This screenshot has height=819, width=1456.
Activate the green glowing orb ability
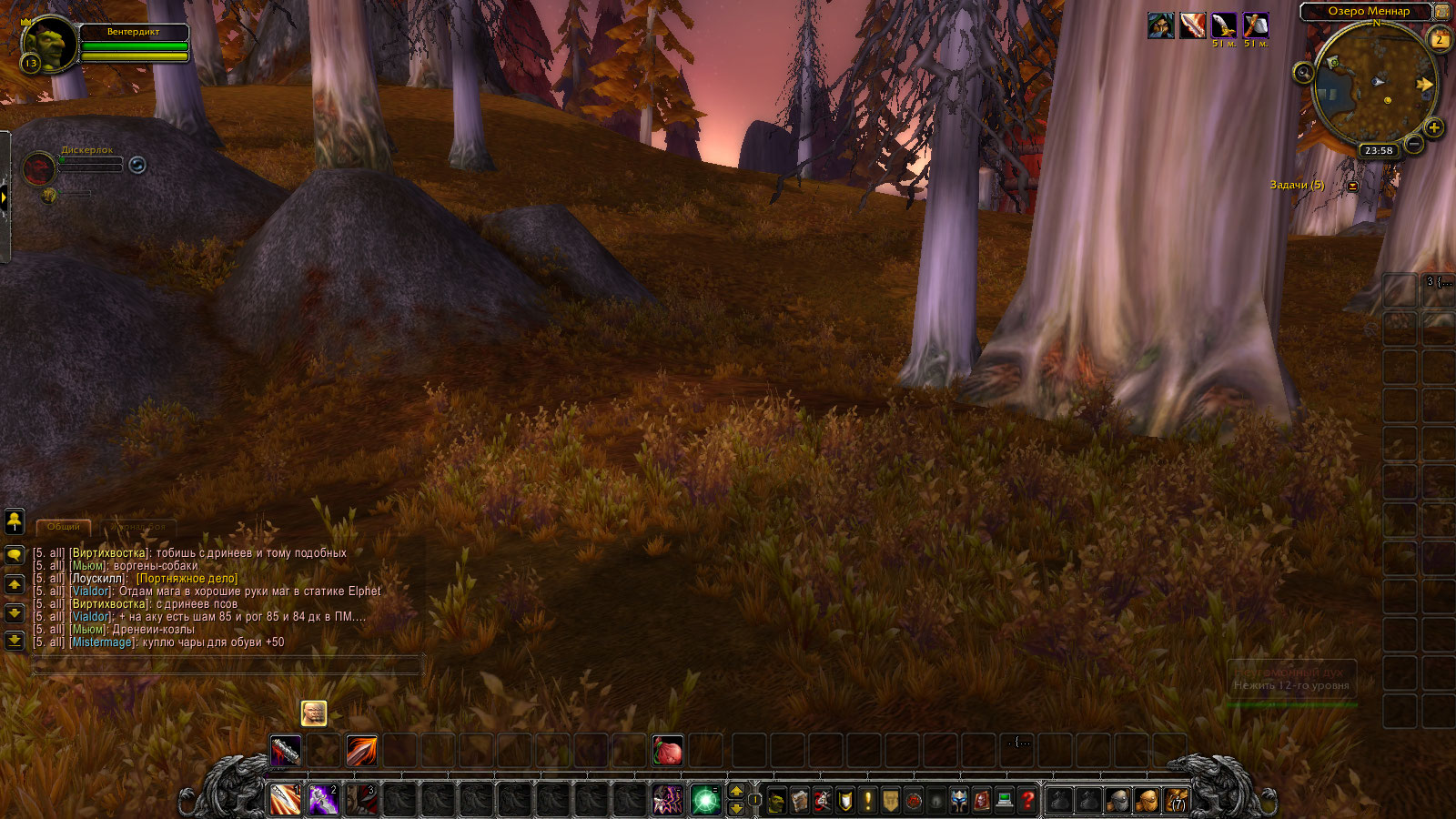(x=705, y=801)
